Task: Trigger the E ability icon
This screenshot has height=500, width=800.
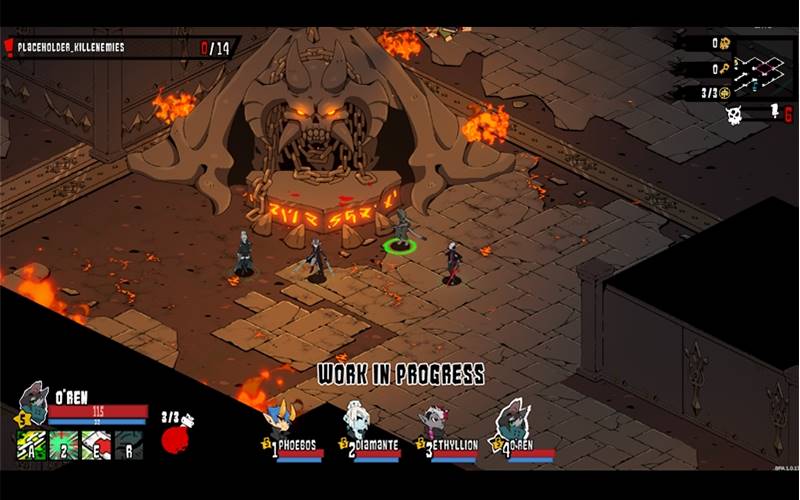Action: (96, 445)
